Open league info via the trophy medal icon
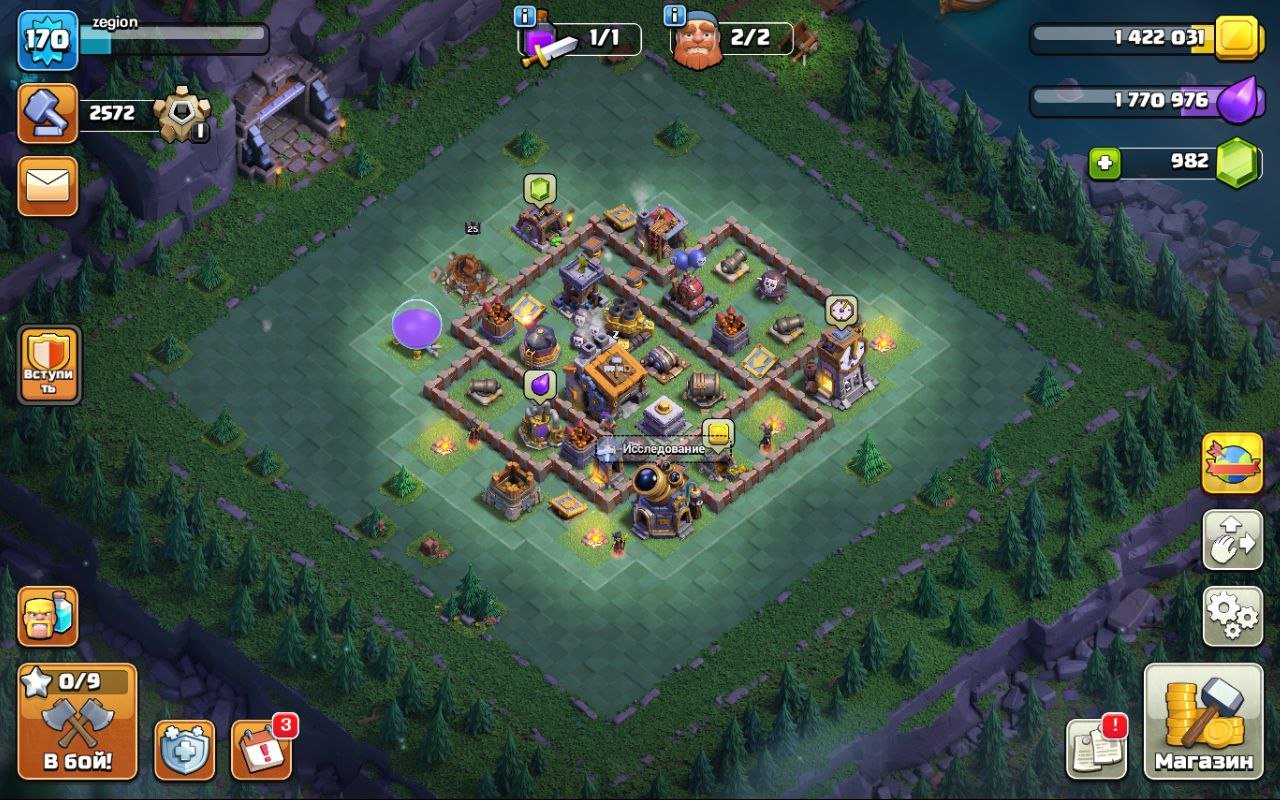1280x800 pixels. coord(180,113)
